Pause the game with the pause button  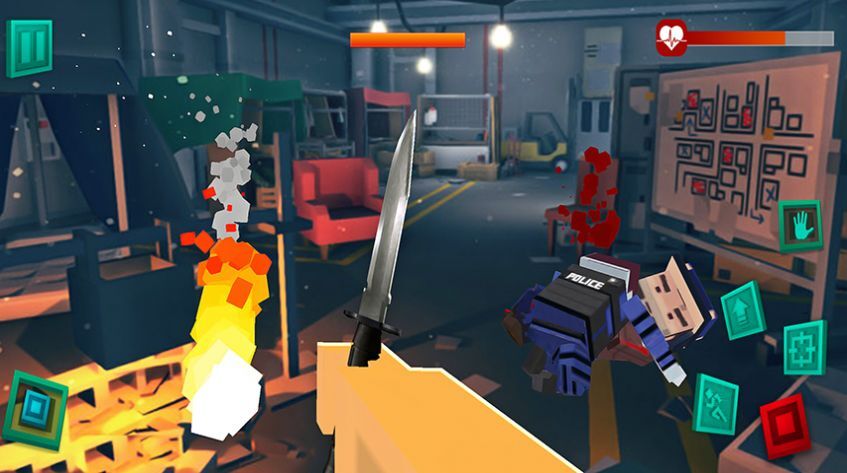pos(28,47)
